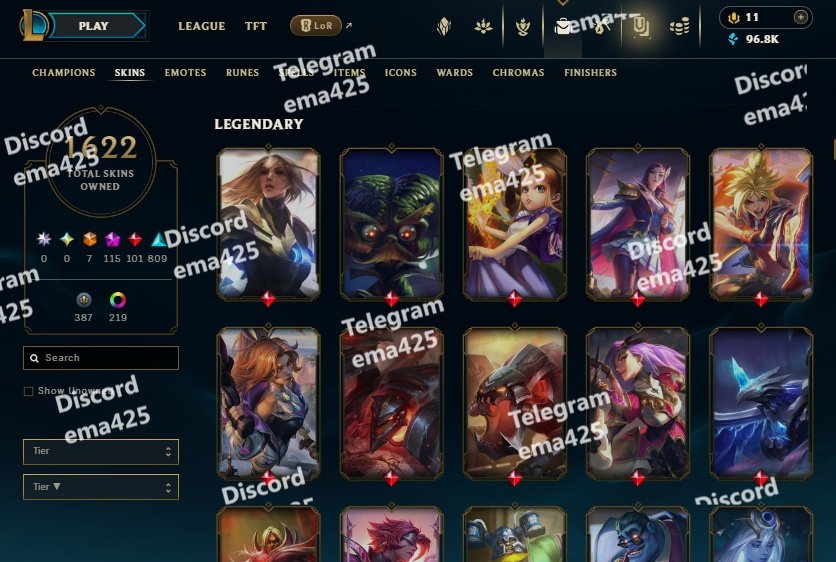Viewport: 836px width, 562px height.
Task: Switch to the Champions tab
Action: coord(64,73)
